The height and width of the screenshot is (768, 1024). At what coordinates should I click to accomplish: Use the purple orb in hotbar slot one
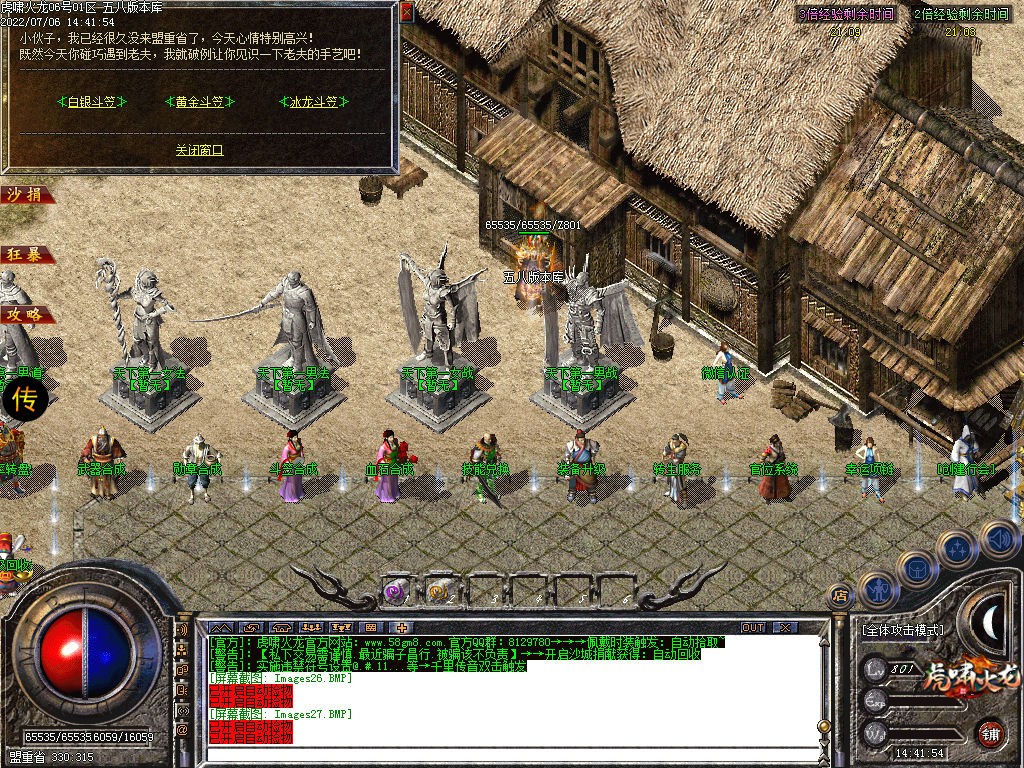[x=396, y=591]
